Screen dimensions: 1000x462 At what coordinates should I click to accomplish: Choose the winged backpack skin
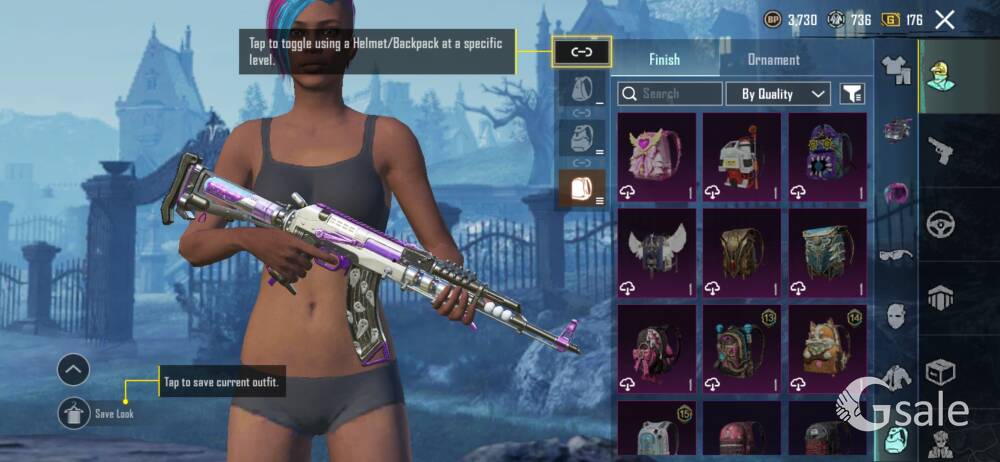pos(656,252)
